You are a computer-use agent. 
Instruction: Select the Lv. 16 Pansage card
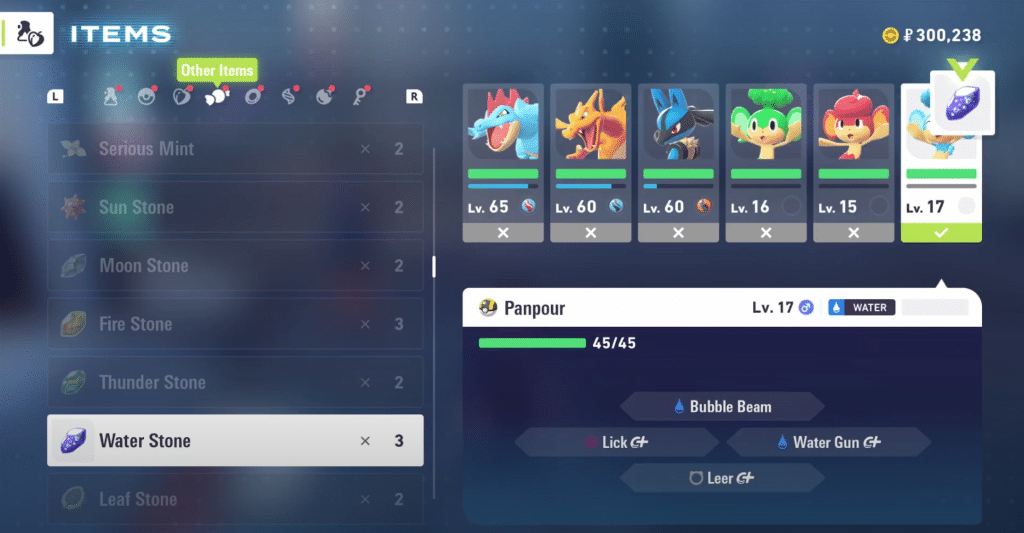pyautogui.click(x=766, y=163)
